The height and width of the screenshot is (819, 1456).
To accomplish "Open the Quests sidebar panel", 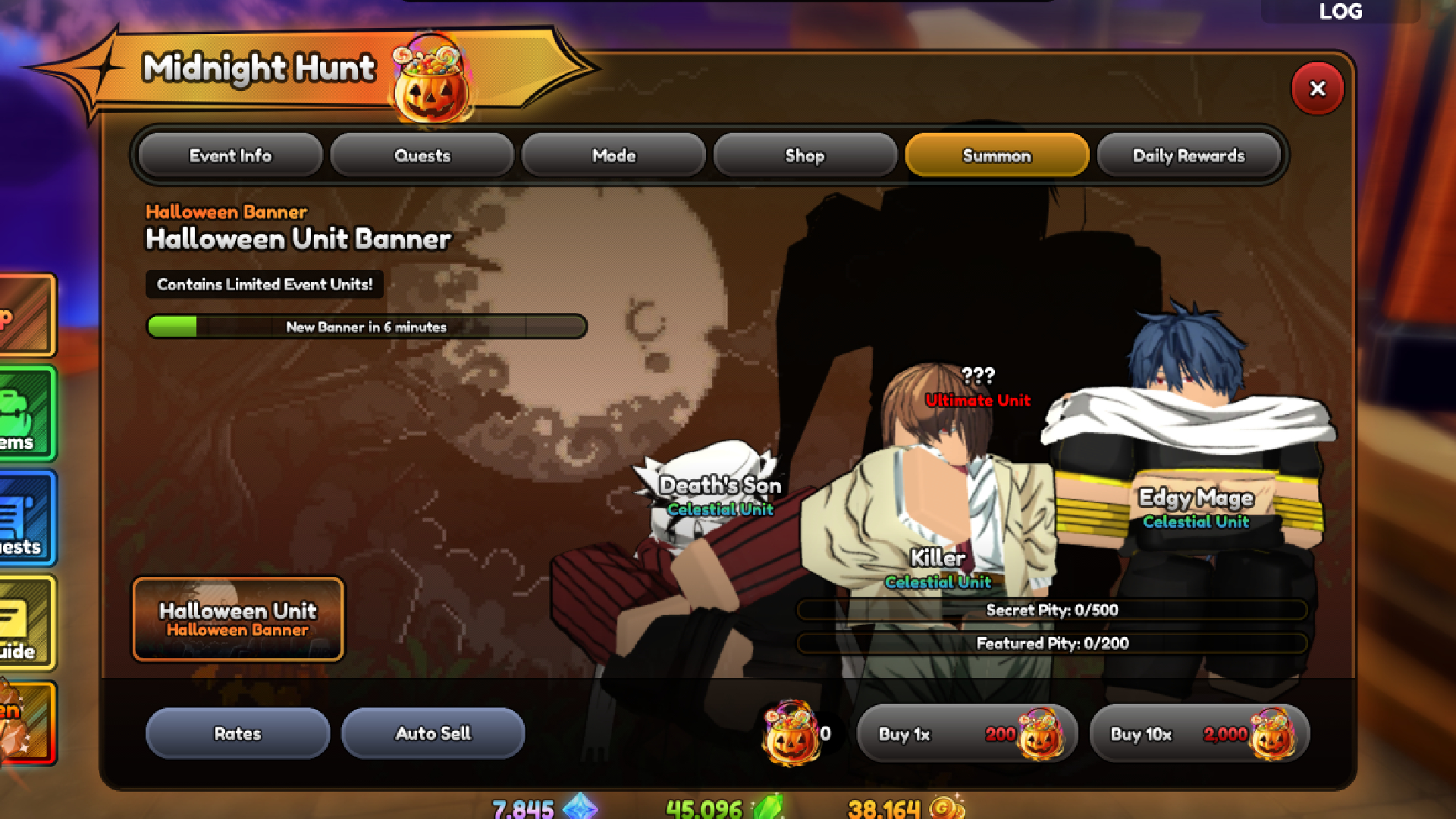I will pyautogui.click(x=23, y=519).
